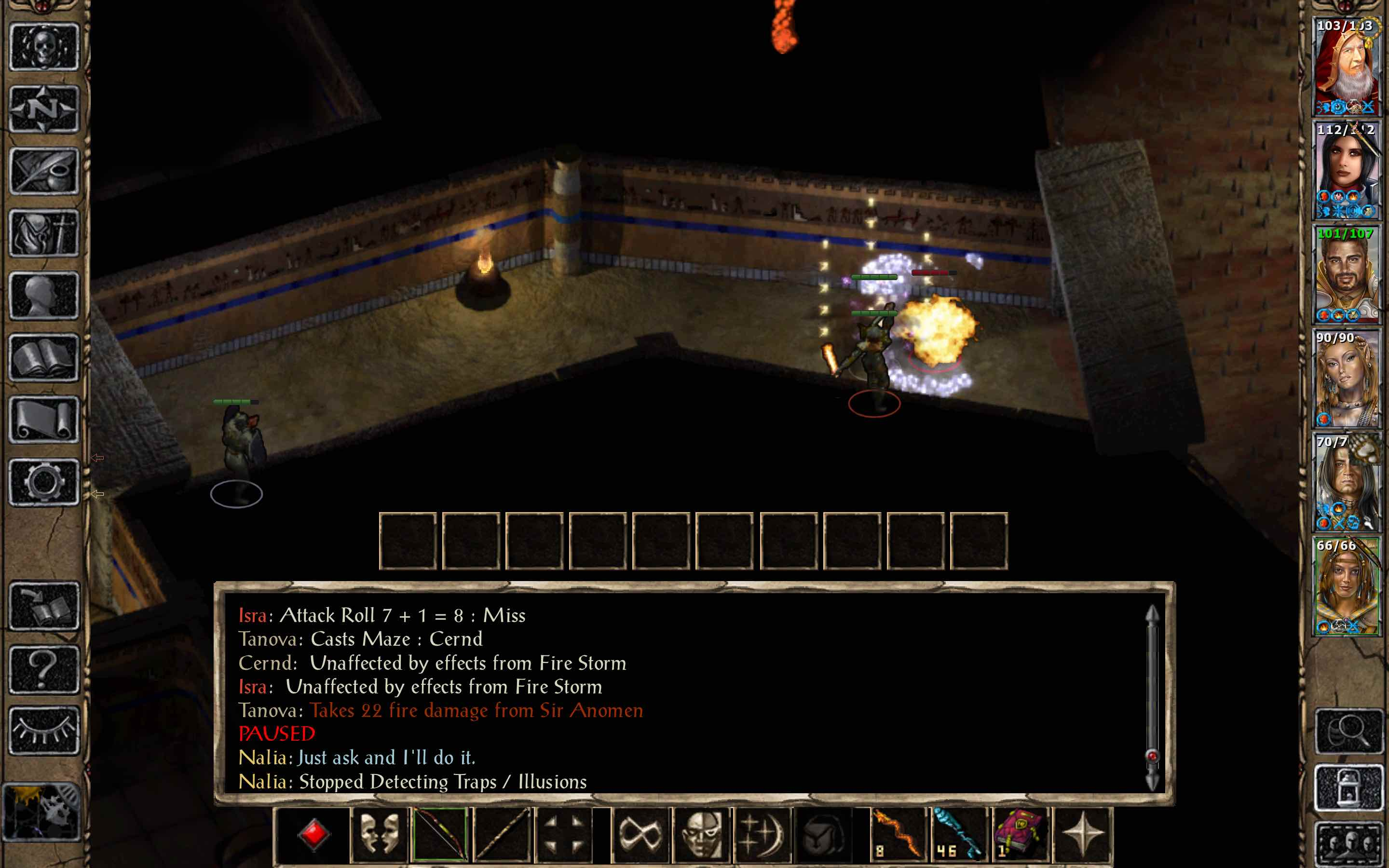This screenshot has width=1389, height=868.
Task: Open the inventory screen
Action: (x=44, y=233)
